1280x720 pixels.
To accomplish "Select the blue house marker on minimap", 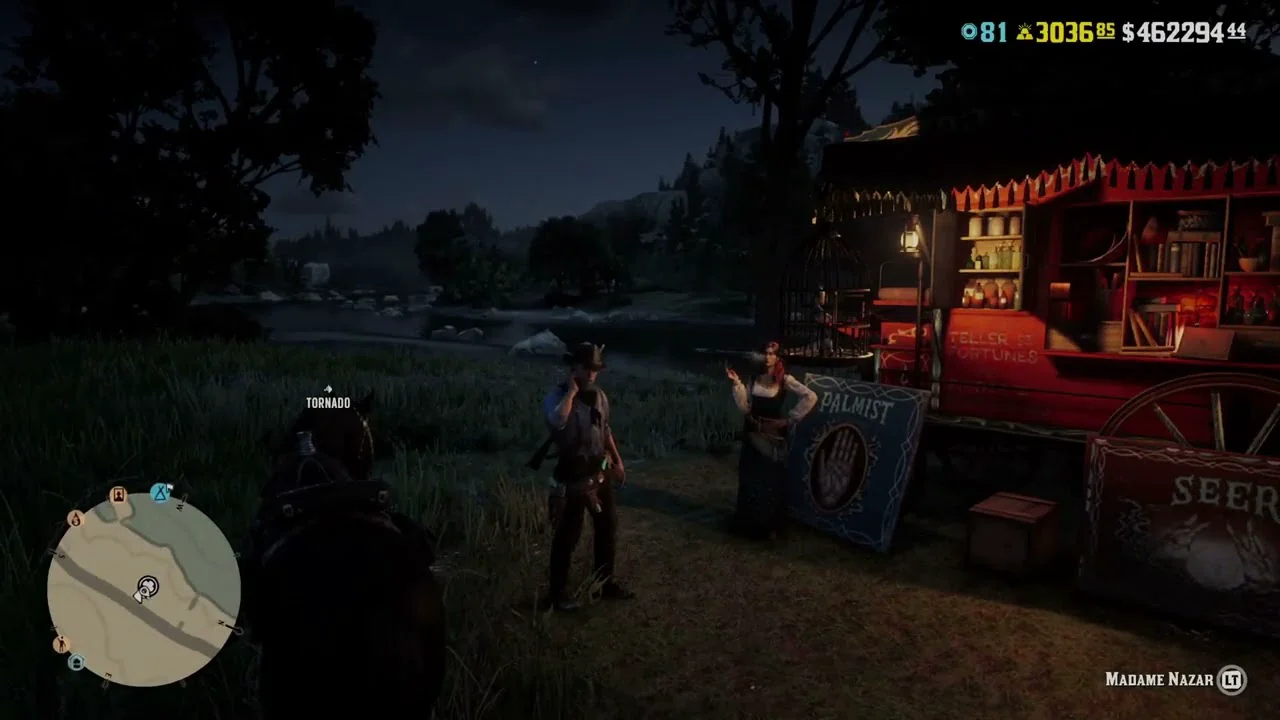I will pos(77,662).
